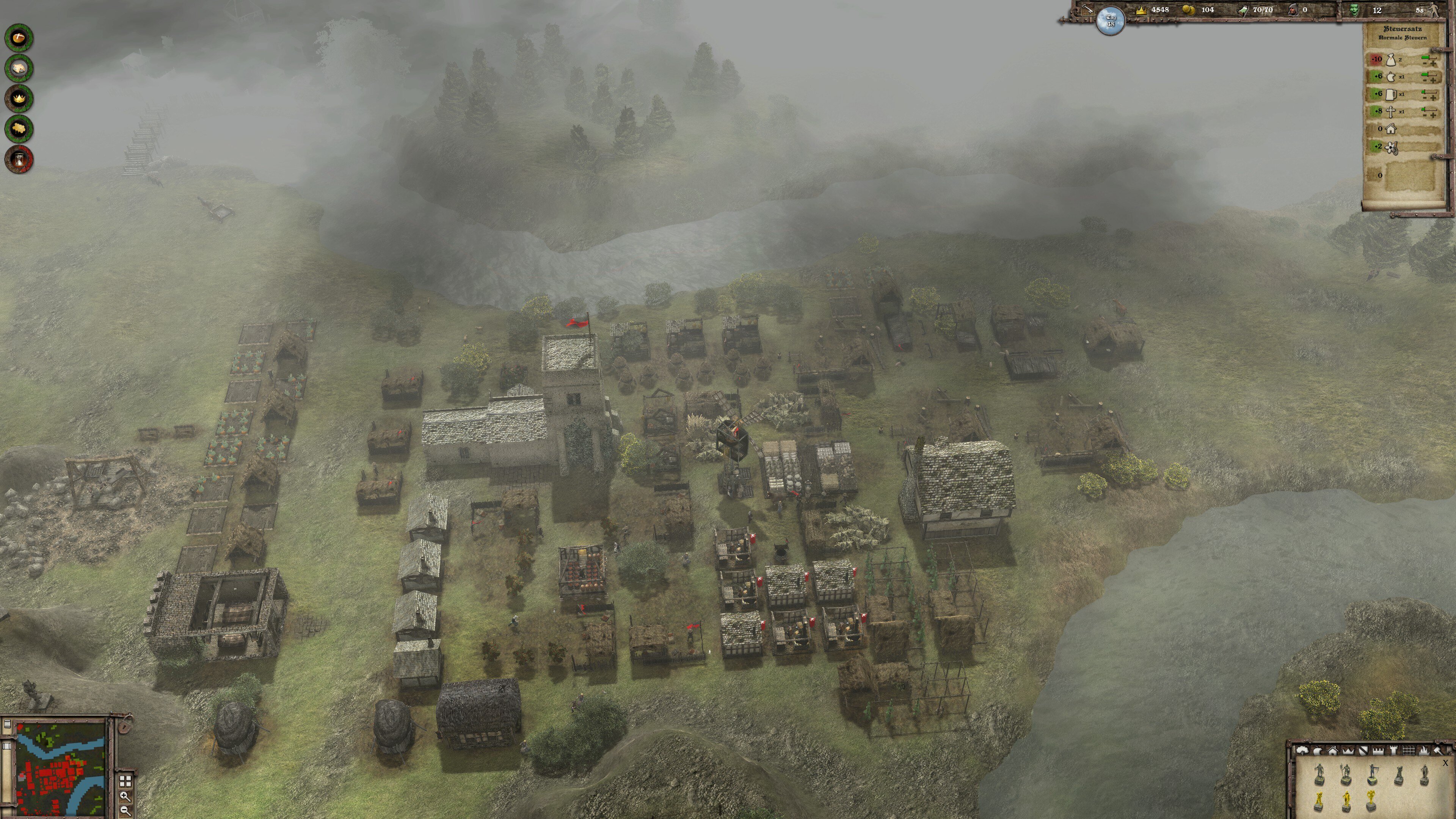Zoom in with the minimap magnifier plus
1456x819 pixels.
pos(125,796)
